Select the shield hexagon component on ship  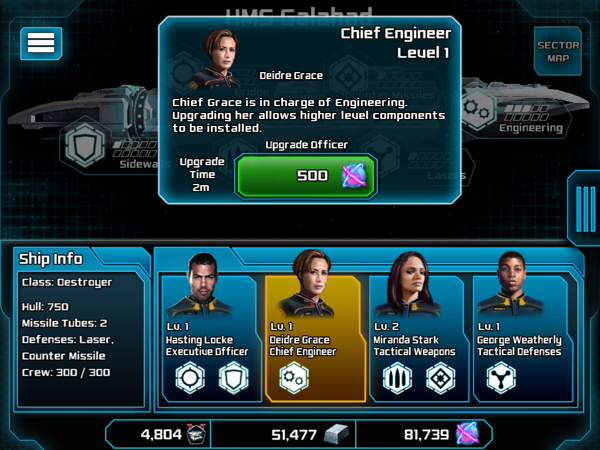pos(84,148)
